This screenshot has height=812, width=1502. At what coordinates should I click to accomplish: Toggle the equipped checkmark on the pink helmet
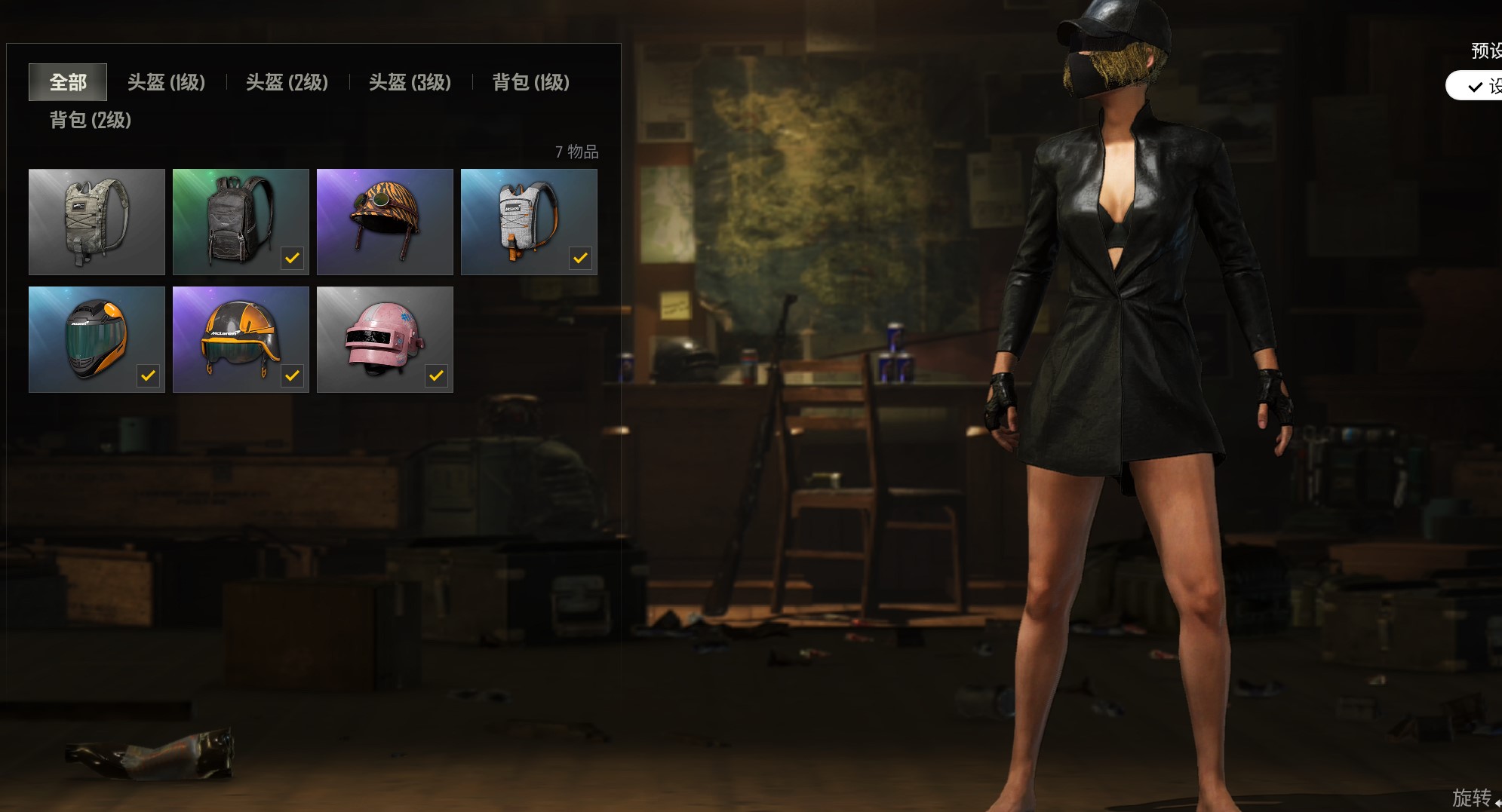(436, 375)
